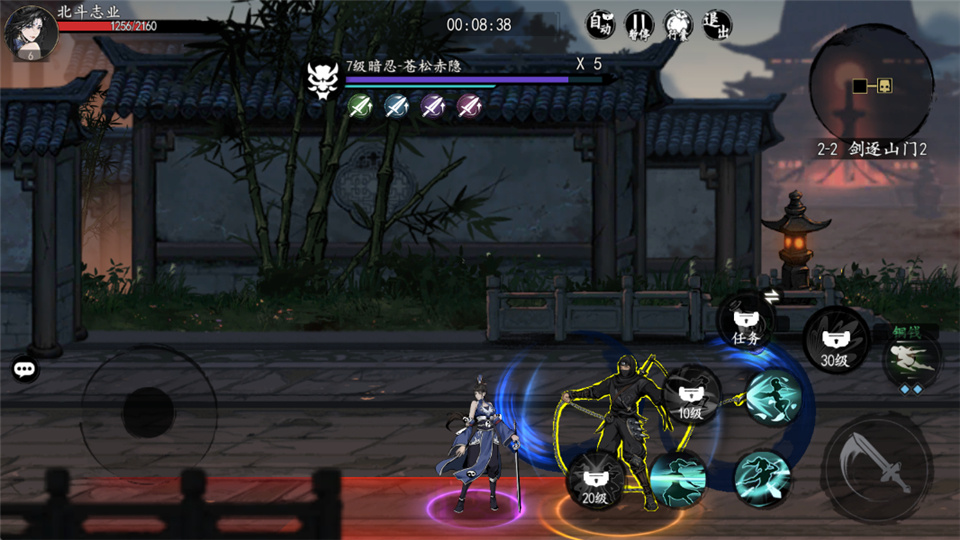Select the locked 任务 skill slot

746,322
